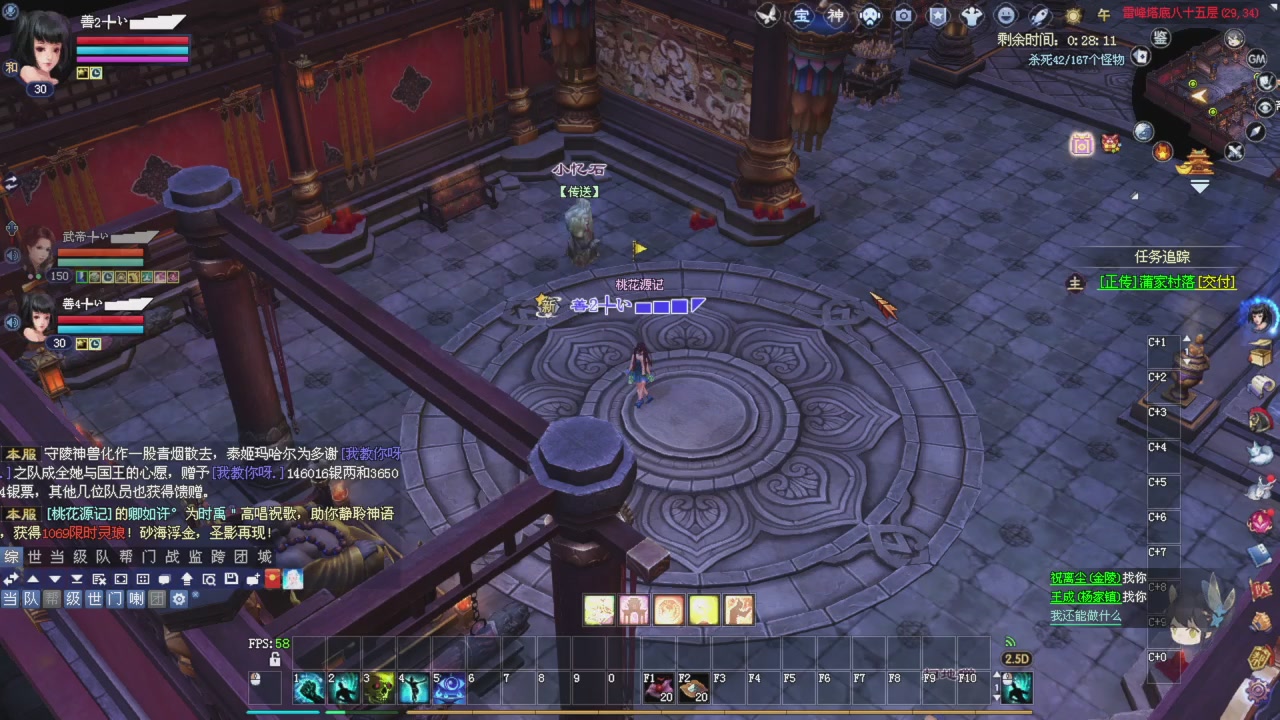Open the 神 deity panel icon

[x=836, y=16]
